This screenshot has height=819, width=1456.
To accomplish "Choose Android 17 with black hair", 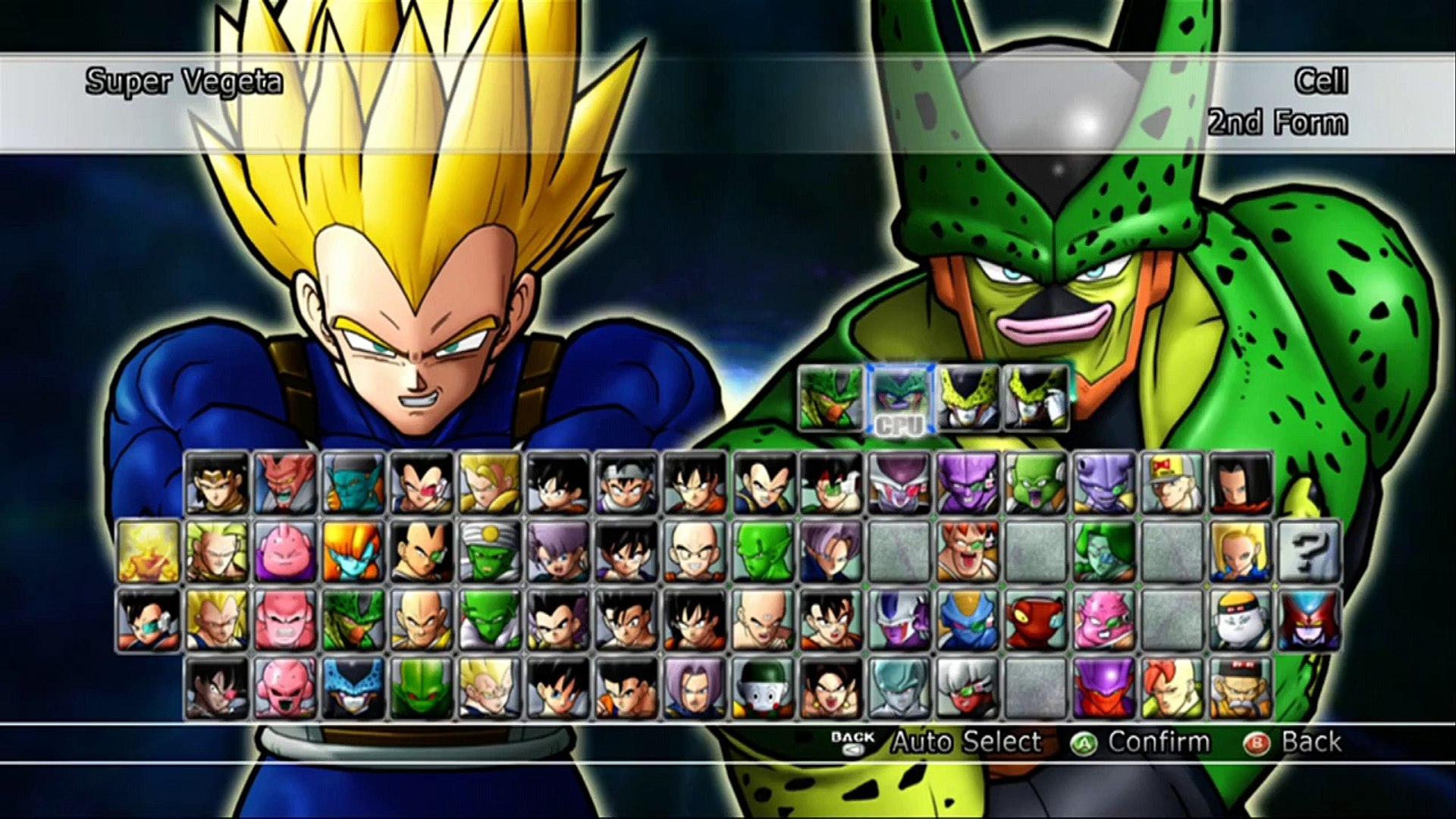I will pos(1241,483).
